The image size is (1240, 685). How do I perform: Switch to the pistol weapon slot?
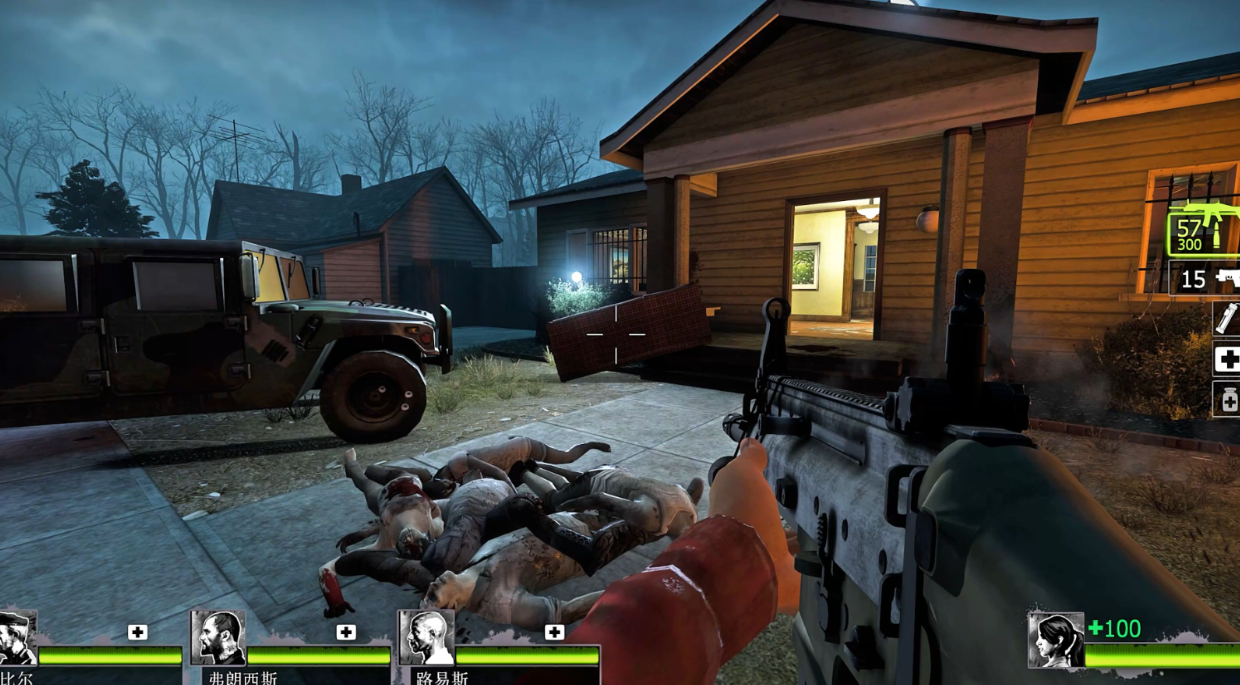[x=1205, y=279]
